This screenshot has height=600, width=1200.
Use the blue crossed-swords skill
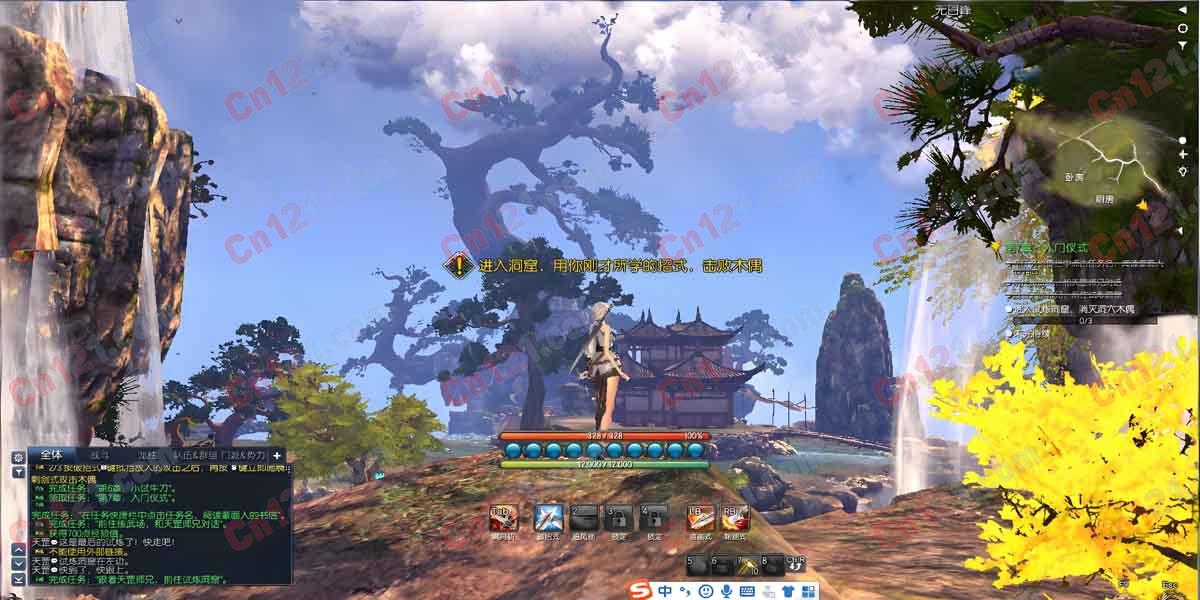click(548, 517)
